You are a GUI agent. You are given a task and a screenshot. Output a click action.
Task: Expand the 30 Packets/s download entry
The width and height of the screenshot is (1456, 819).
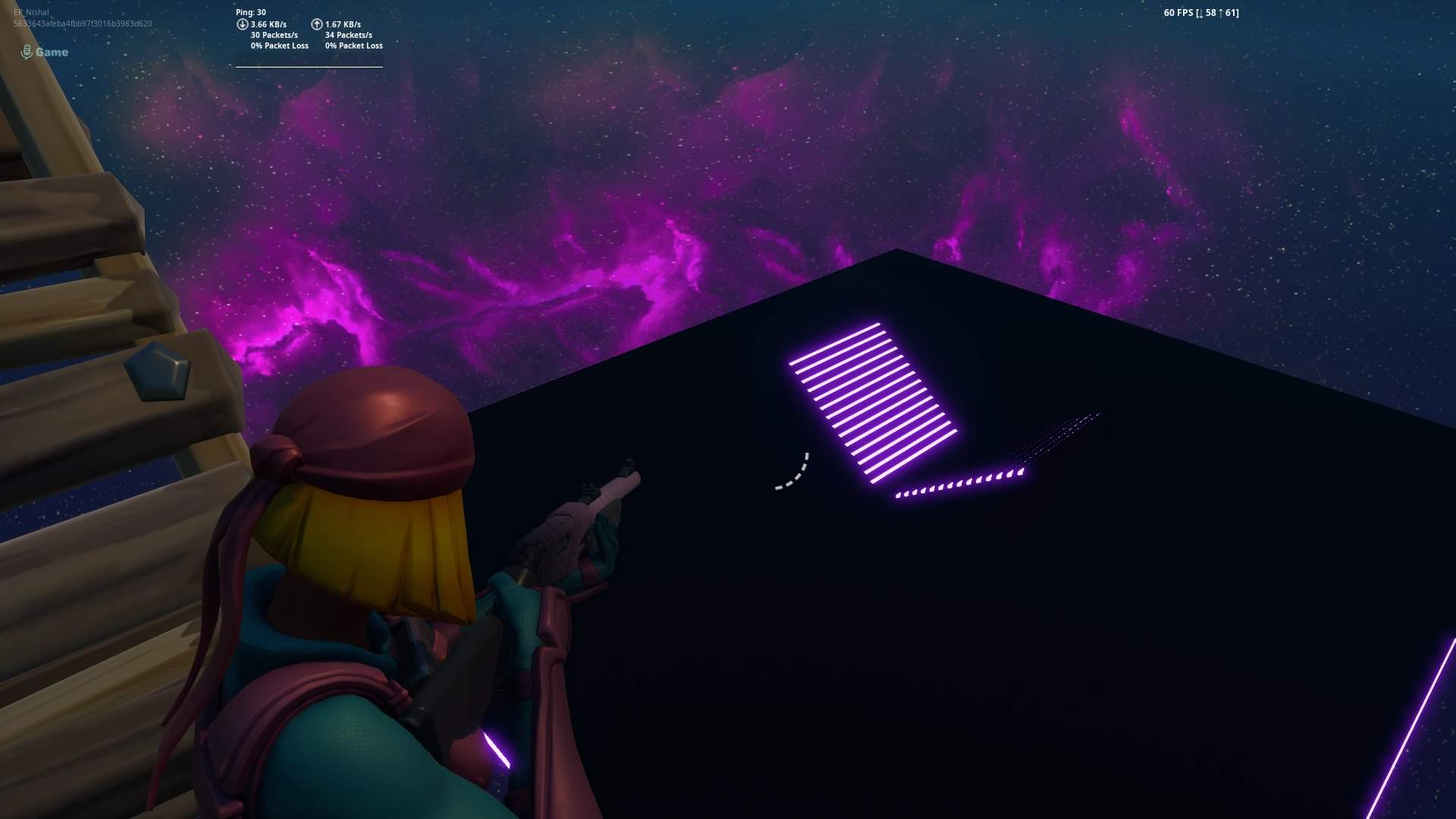click(275, 34)
